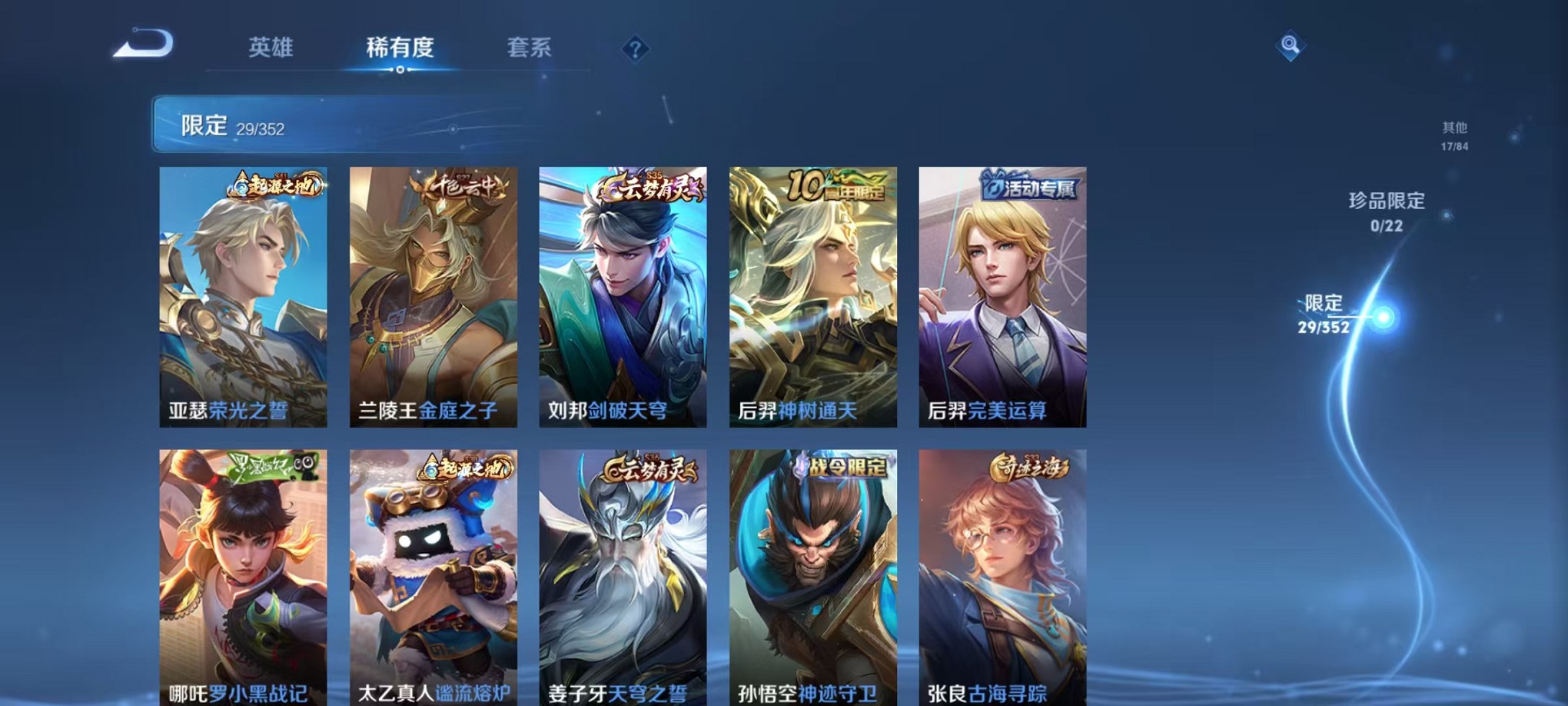Click the 云梦有灵 badge on 刘邦's card

(x=653, y=185)
